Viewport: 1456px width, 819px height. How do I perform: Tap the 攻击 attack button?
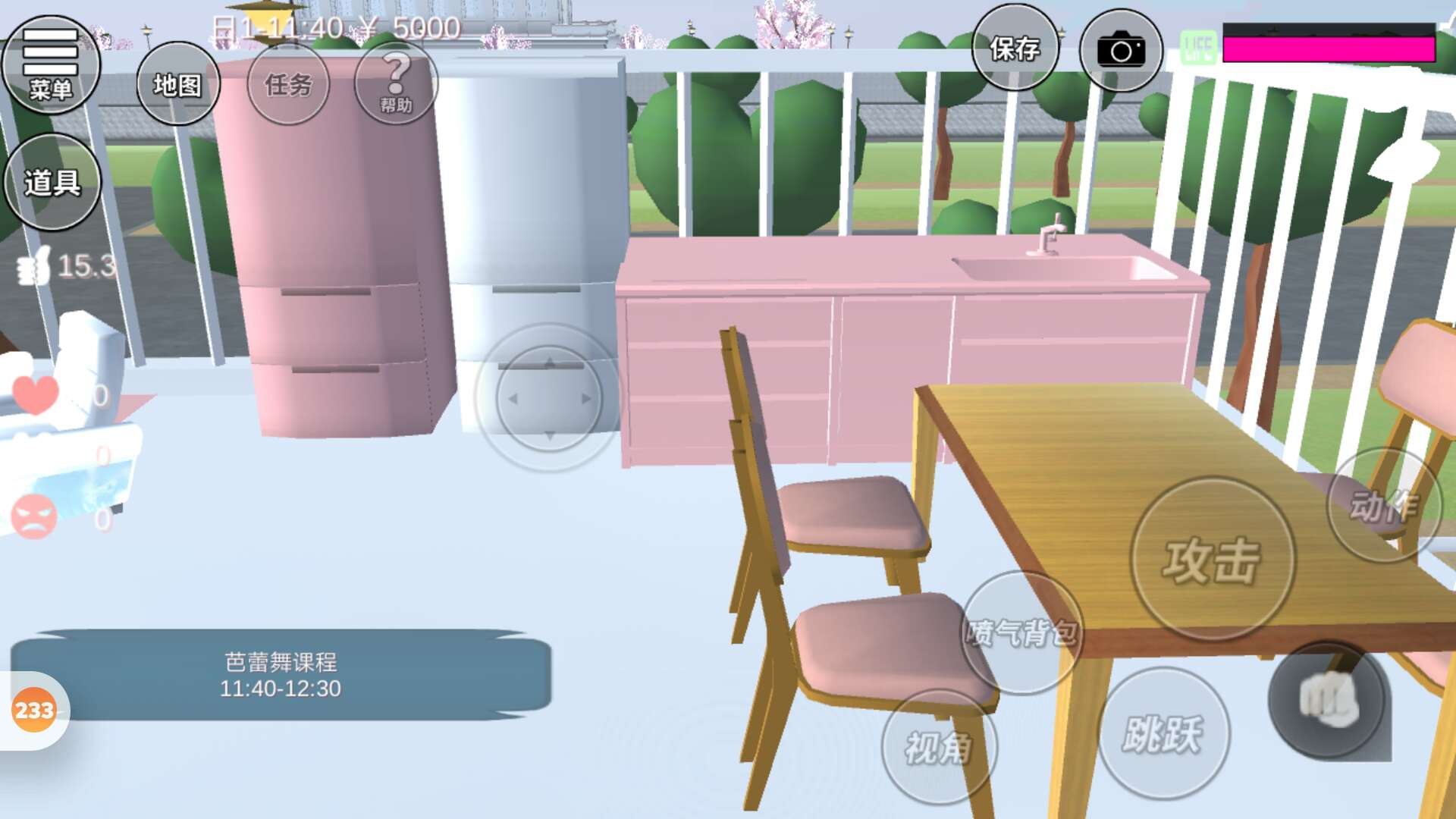click(1212, 560)
